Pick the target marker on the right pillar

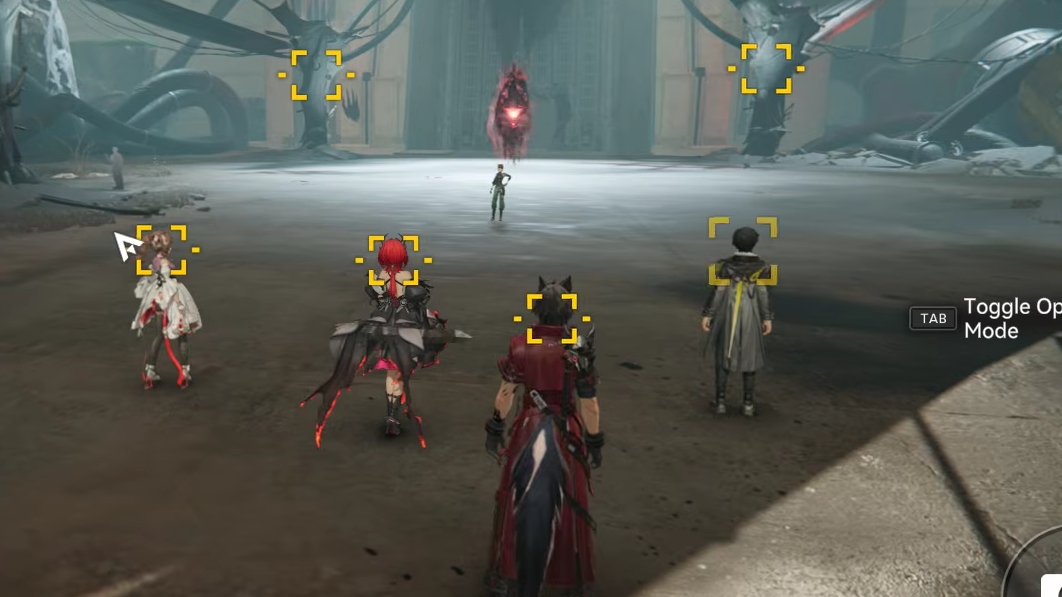click(766, 69)
